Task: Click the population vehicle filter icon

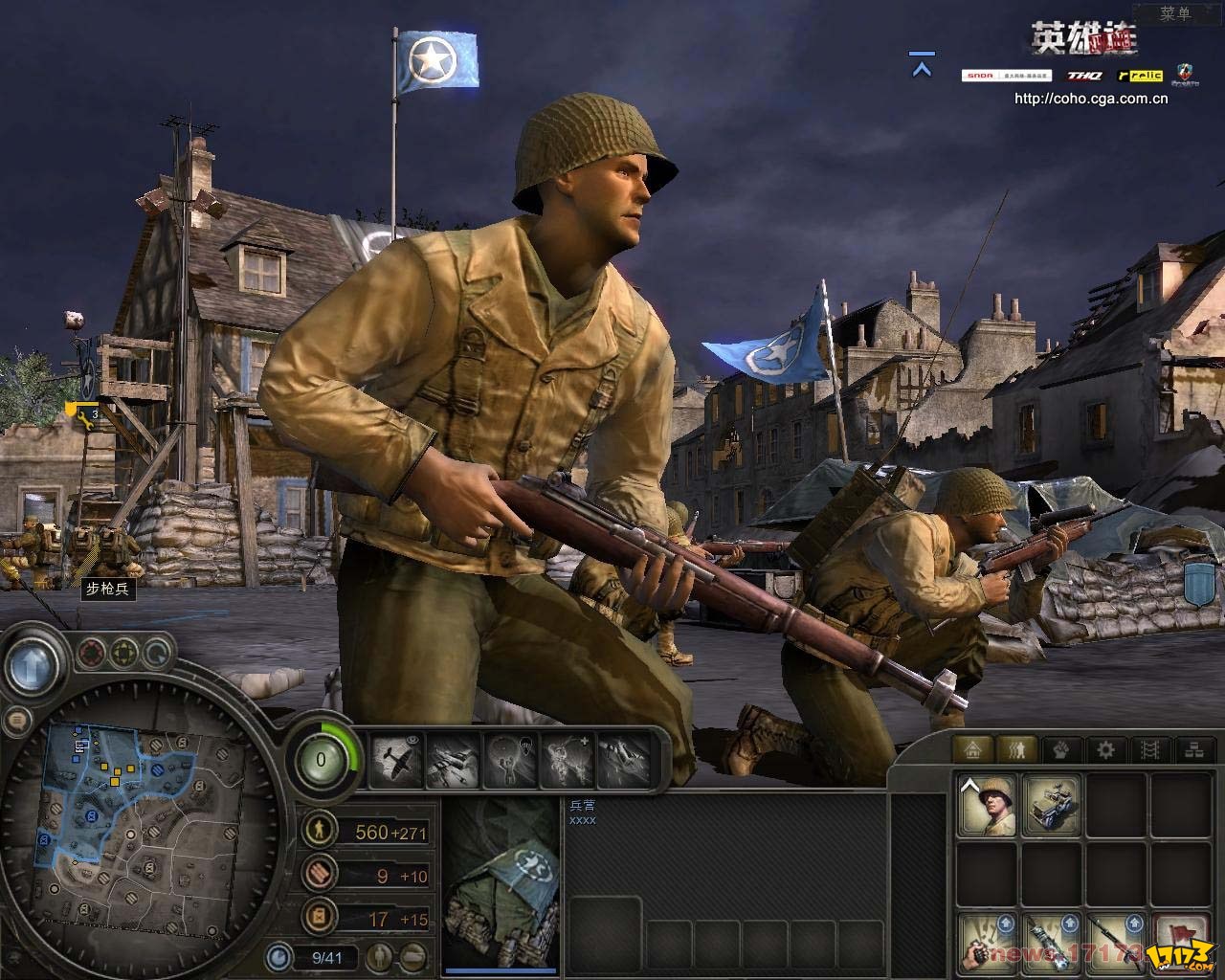Action: [x=413, y=955]
